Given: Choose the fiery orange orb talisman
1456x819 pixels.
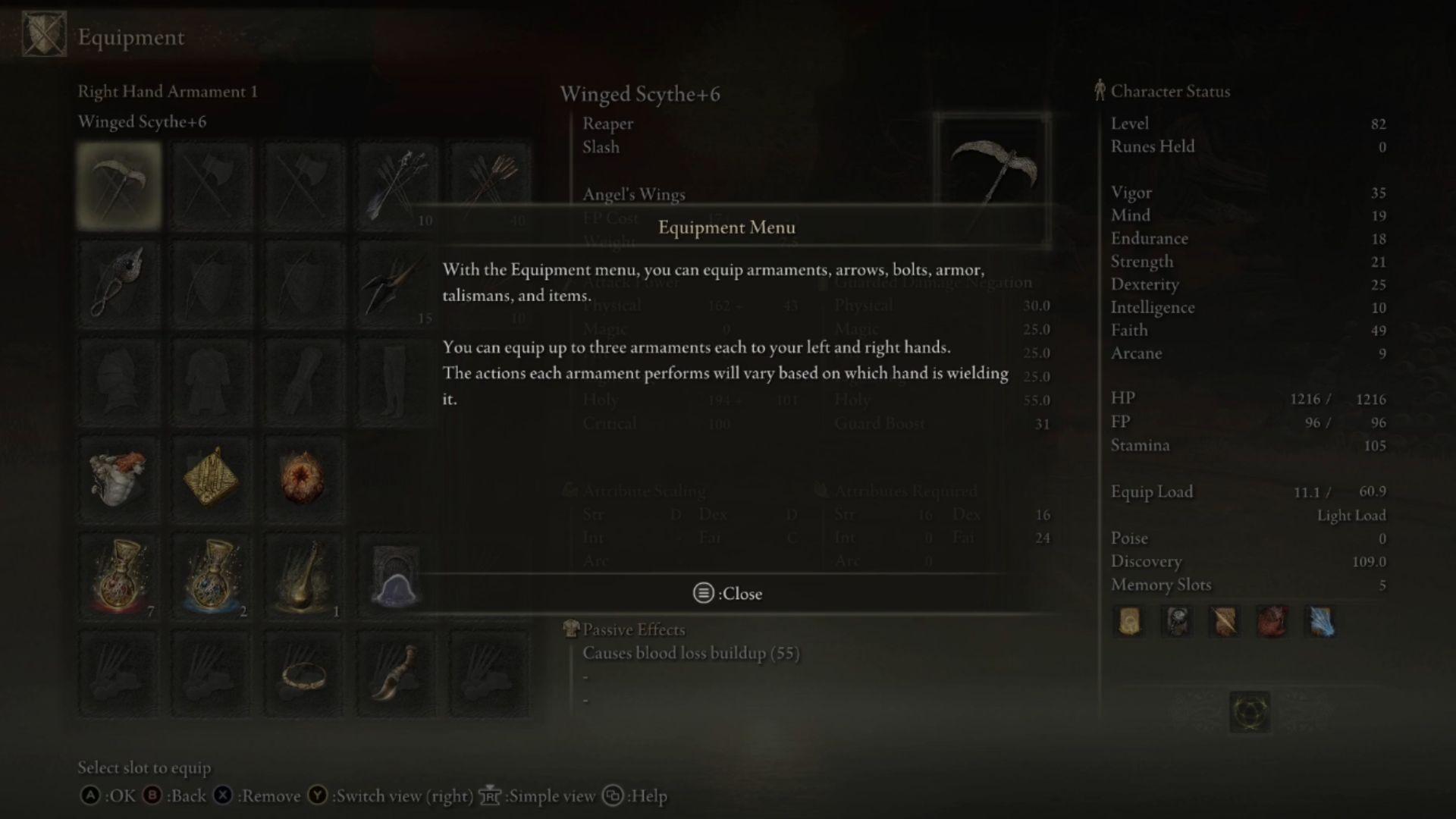Looking at the screenshot, I should click(303, 479).
